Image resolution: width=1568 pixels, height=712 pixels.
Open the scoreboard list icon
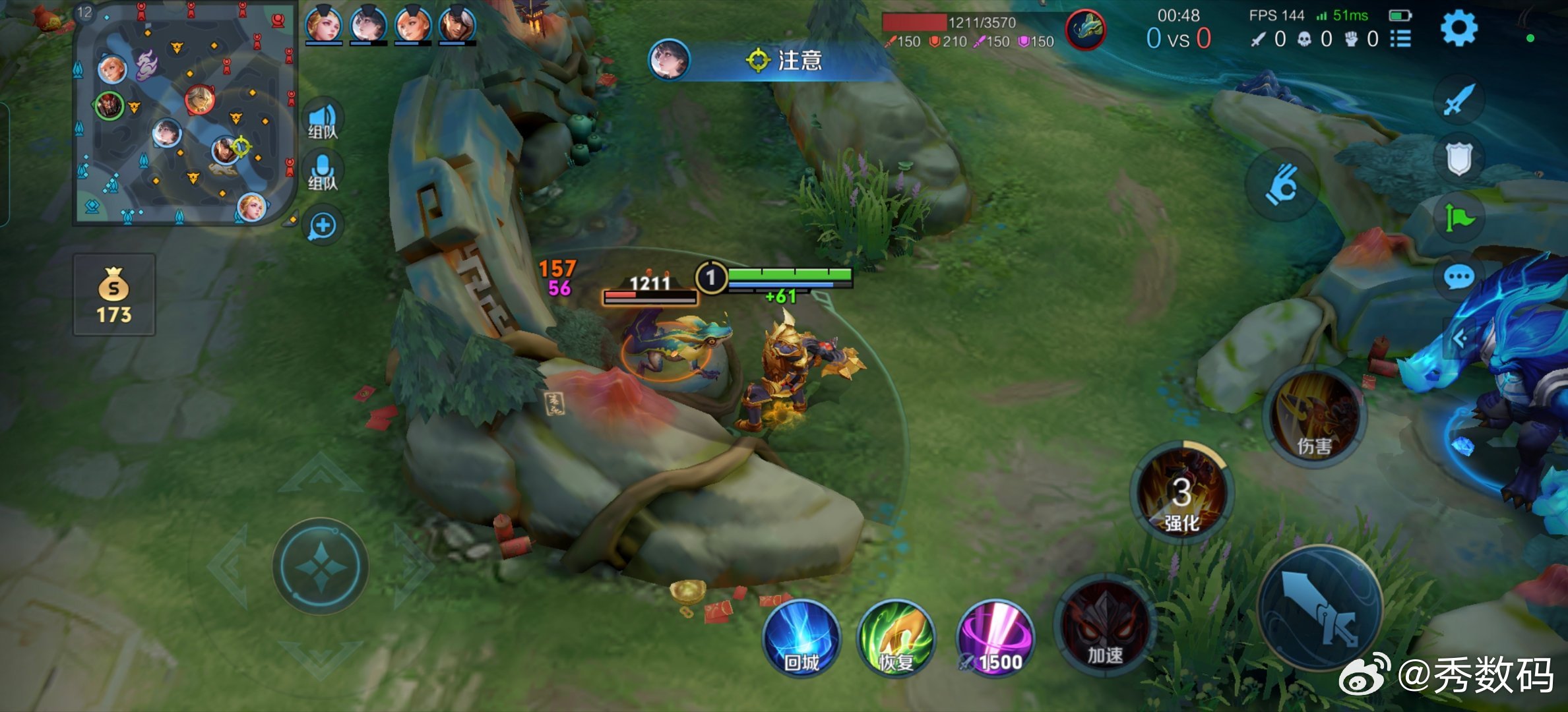pos(1400,39)
